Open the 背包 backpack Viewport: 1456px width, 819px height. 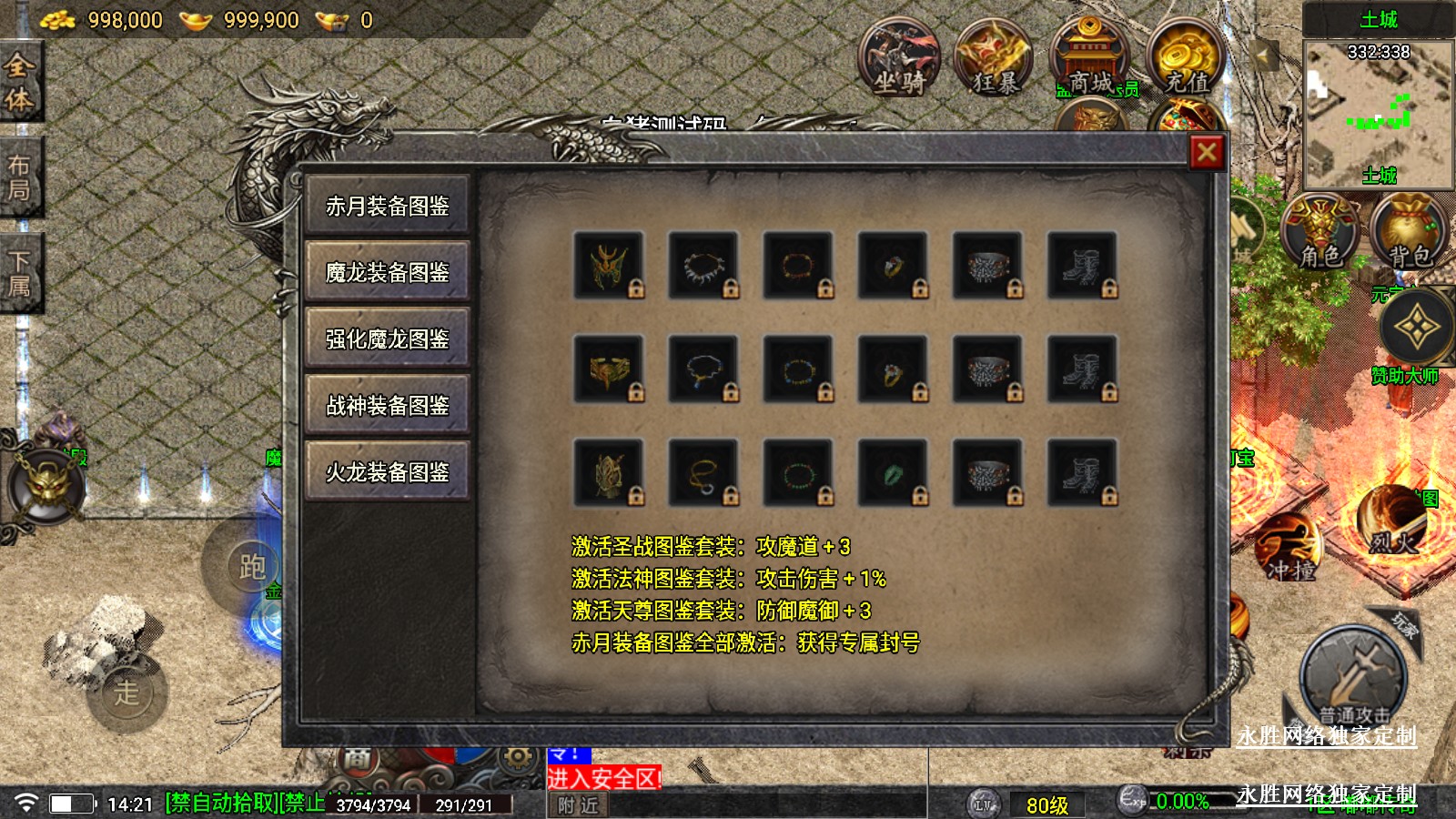coord(1409,234)
